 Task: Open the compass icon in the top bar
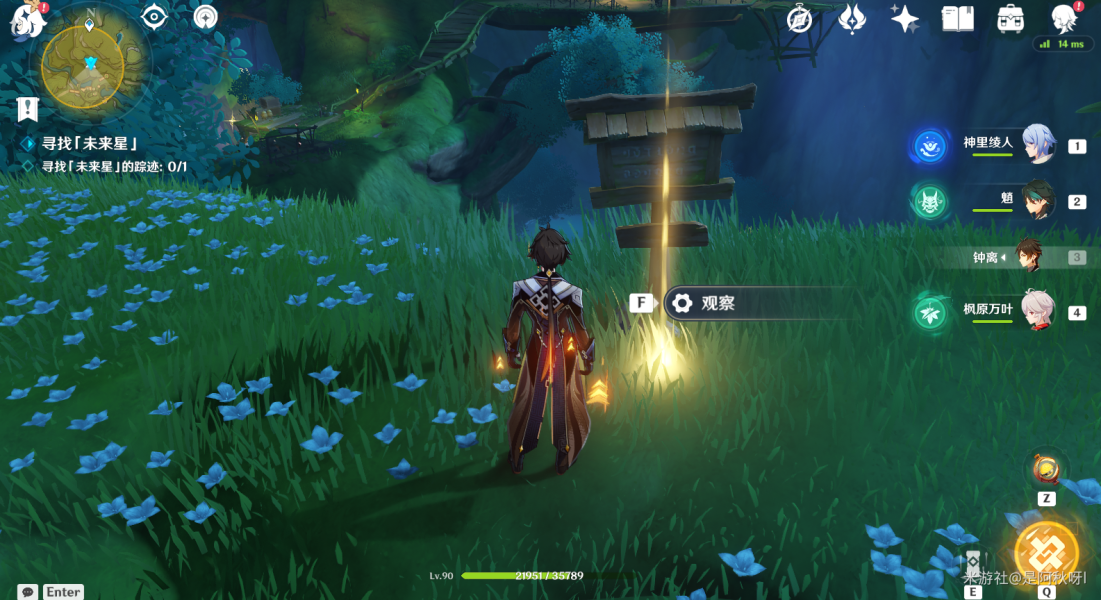800,18
